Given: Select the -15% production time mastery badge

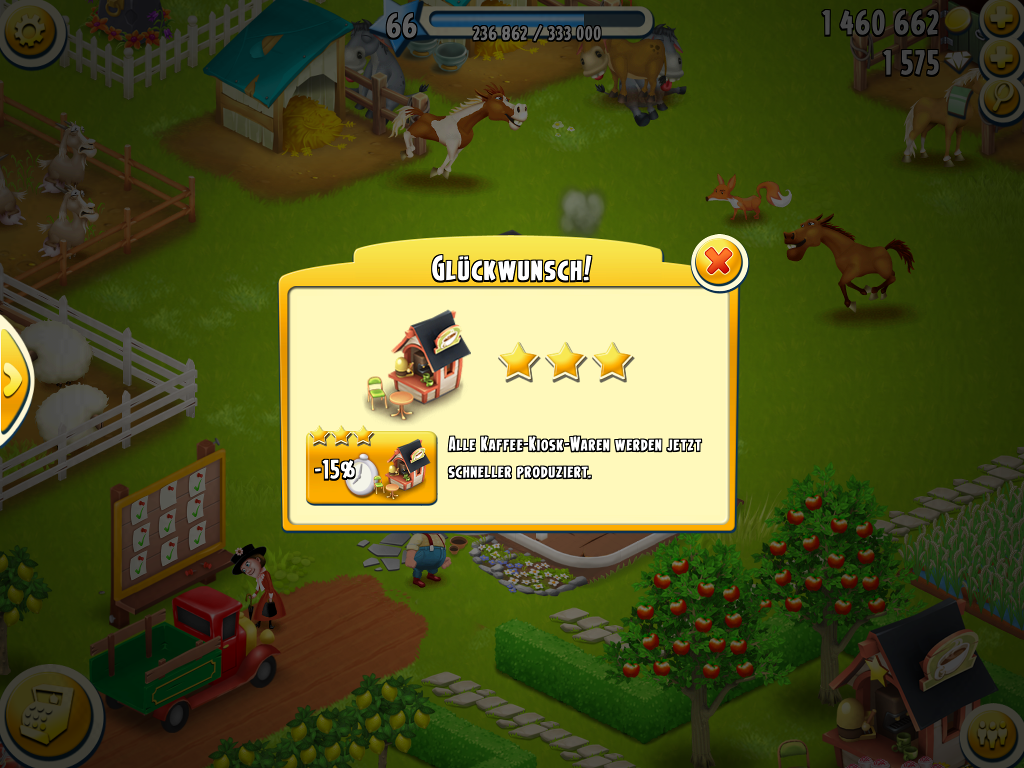Looking at the screenshot, I should point(371,466).
